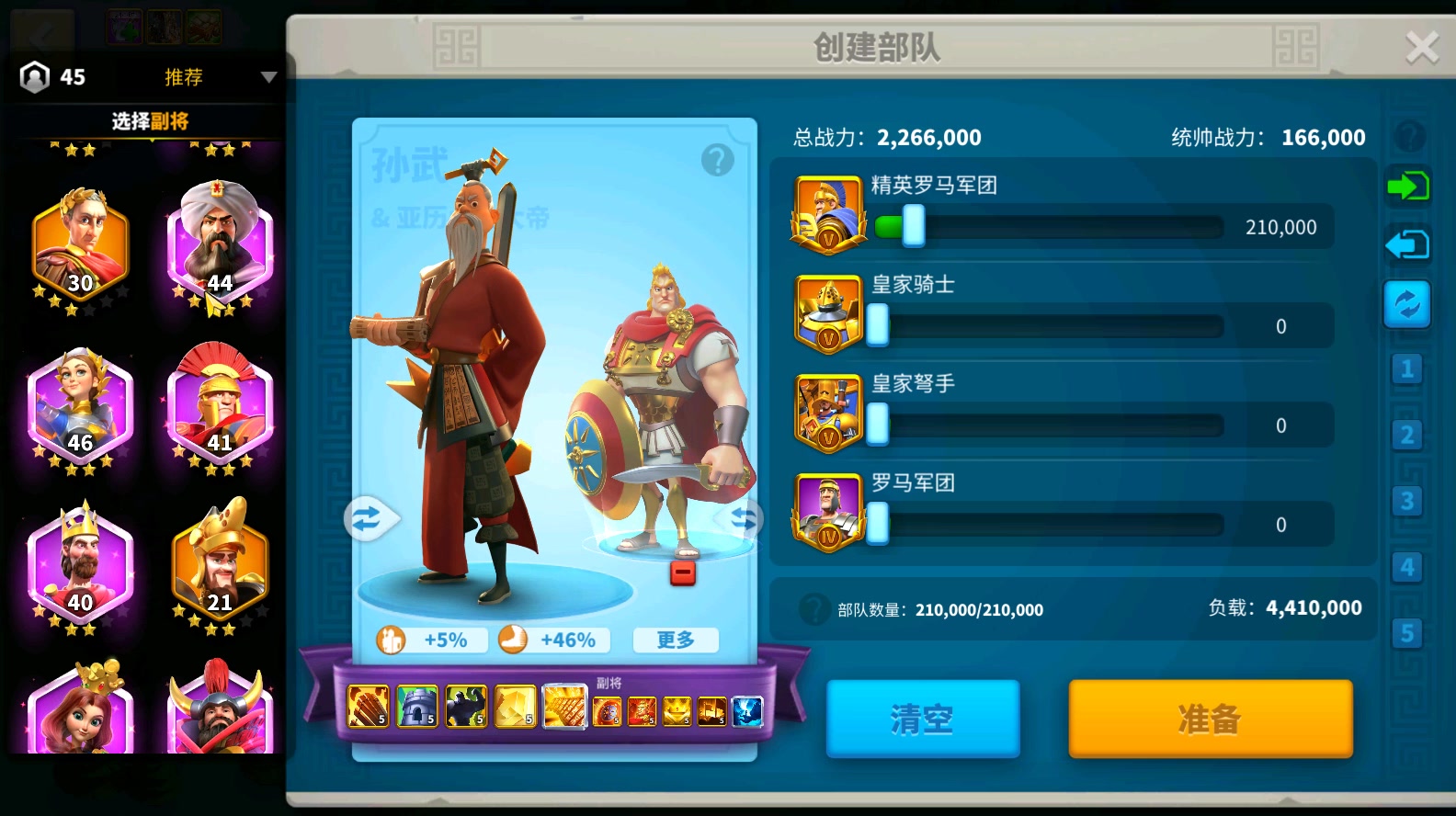1456x816 pixels.
Task: Click the blue return arrow icon
Action: pos(1408,244)
